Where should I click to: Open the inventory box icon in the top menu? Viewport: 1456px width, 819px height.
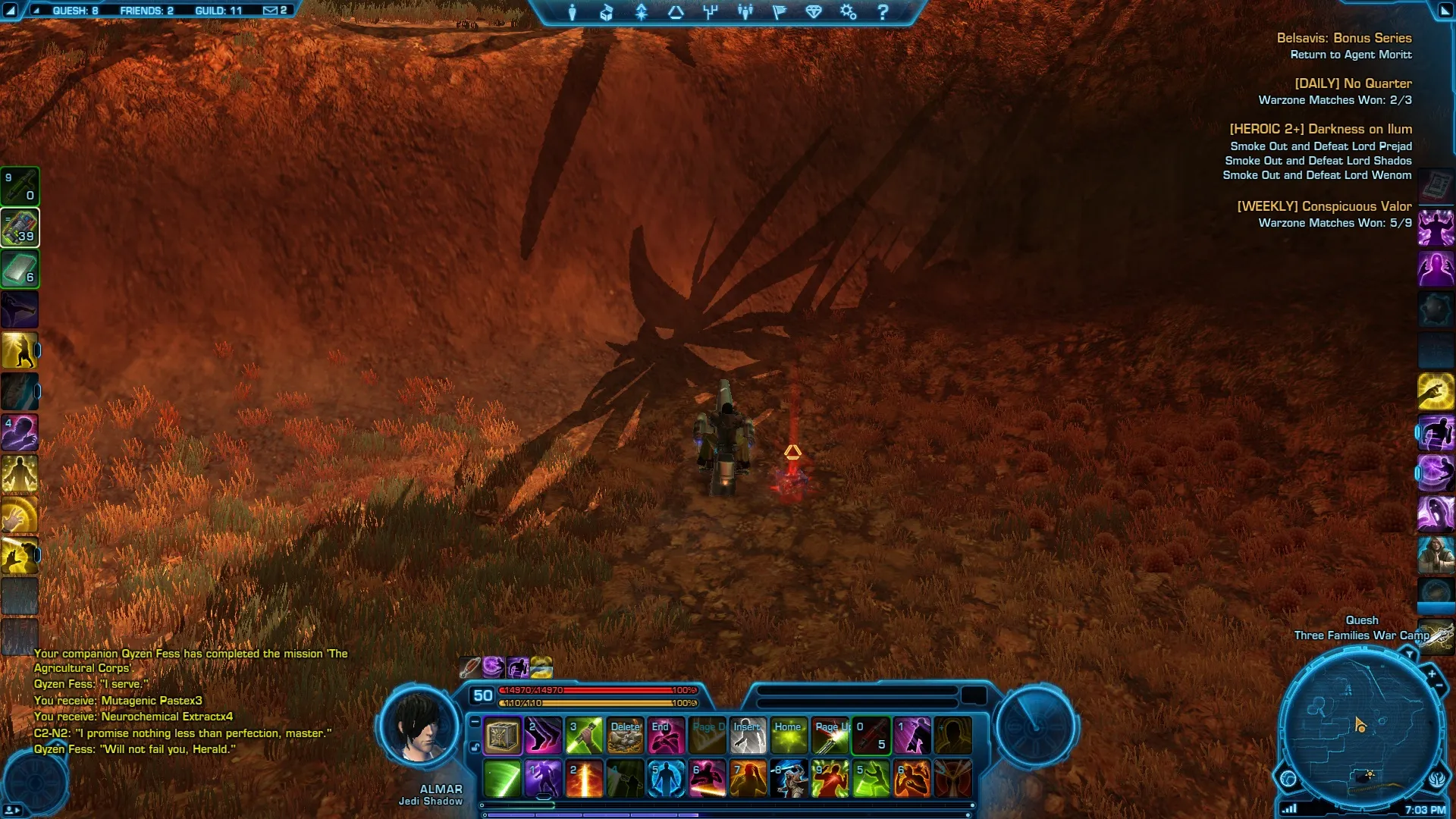click(x=607, y=12)
